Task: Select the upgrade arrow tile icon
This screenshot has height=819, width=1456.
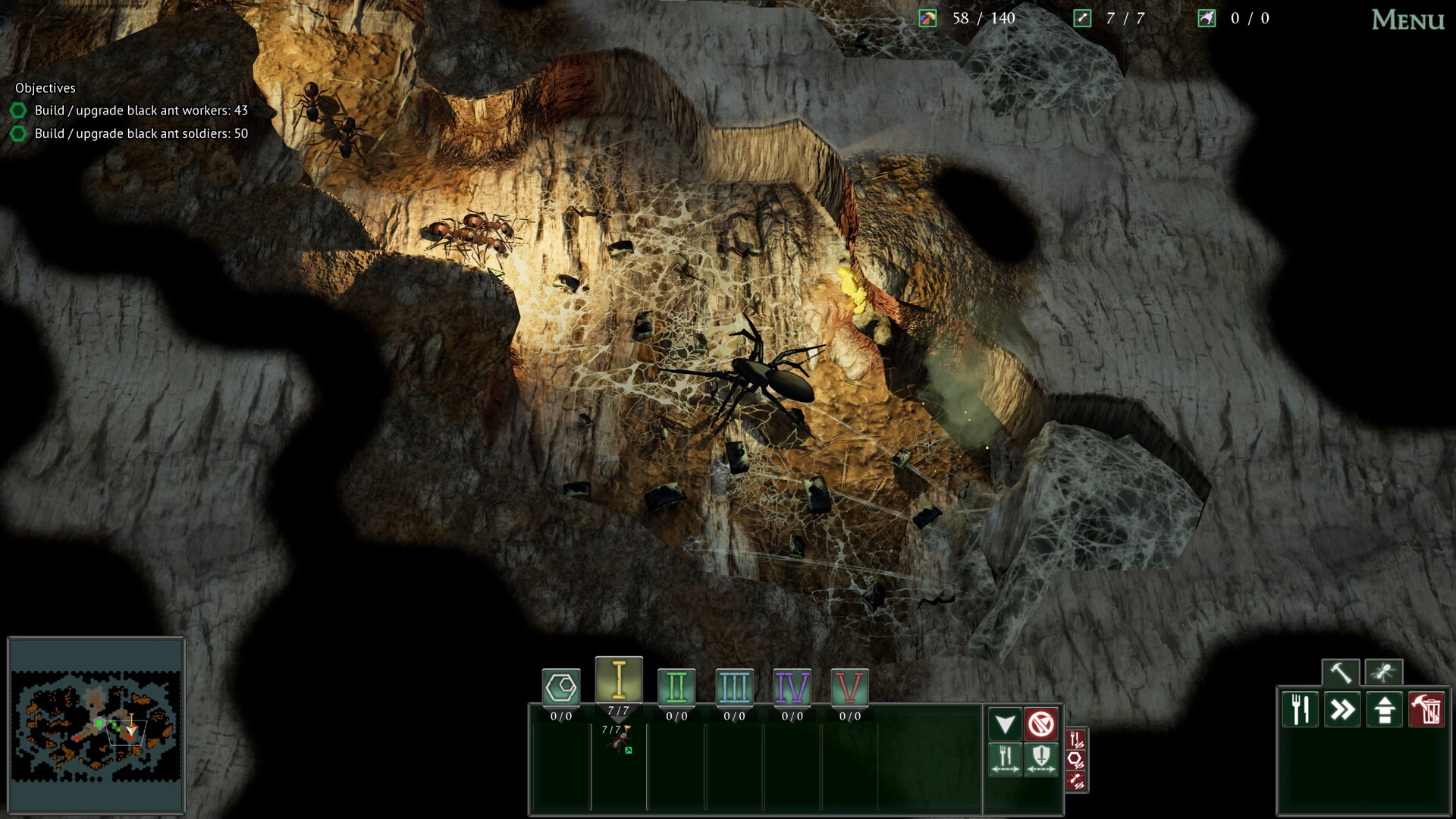Action: pos(1384,709)
